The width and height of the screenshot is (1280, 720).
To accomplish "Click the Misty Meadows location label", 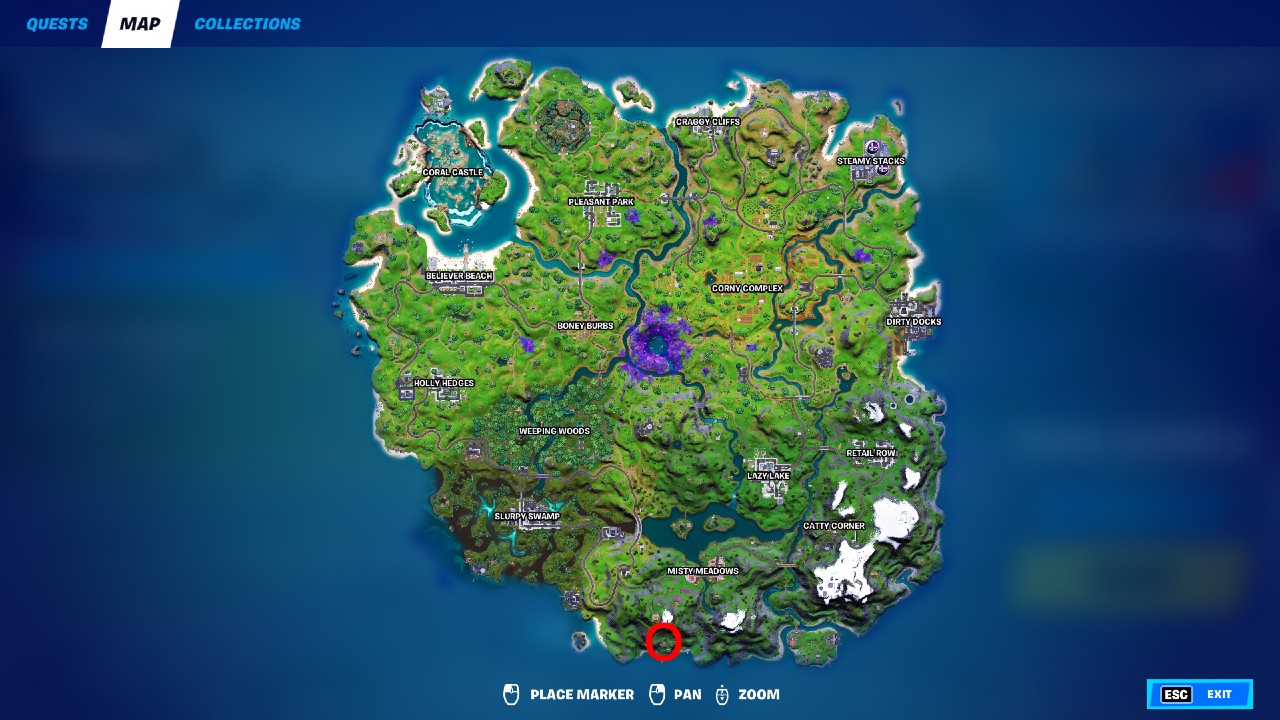I will 704,570.
